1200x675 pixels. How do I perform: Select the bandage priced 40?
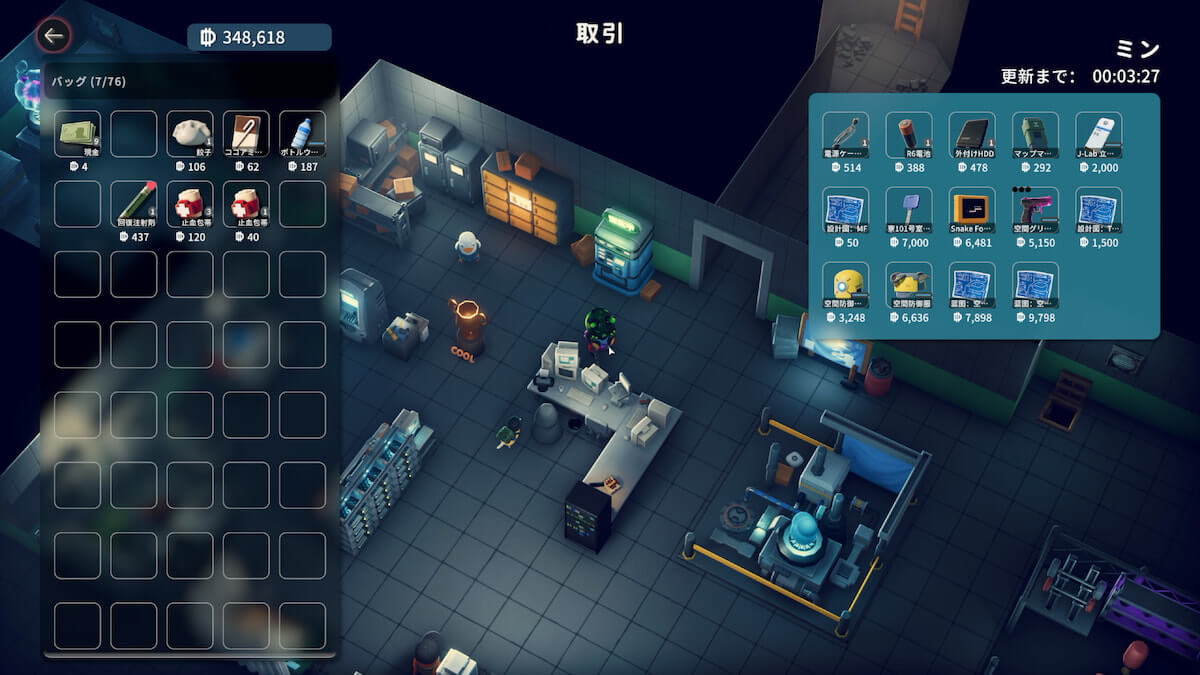246,204
